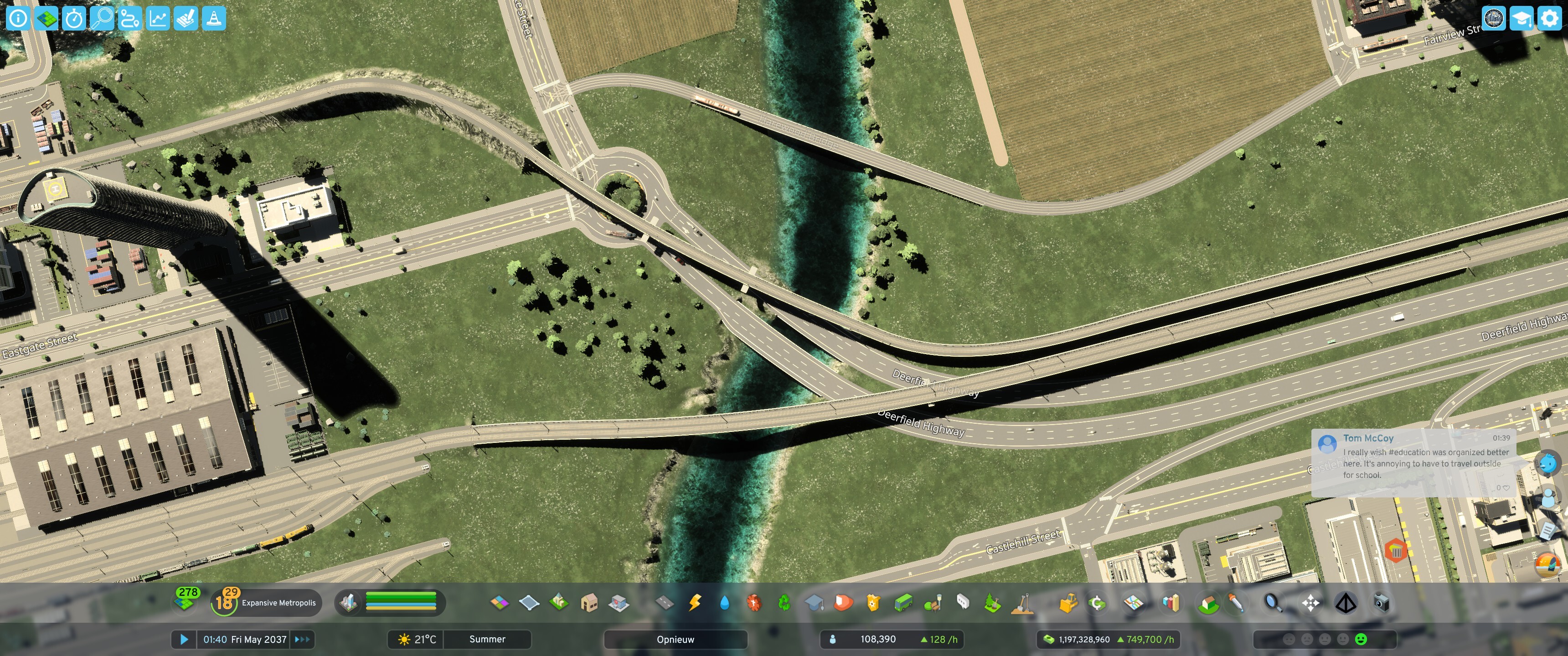Activate the bulldozer tool

coord(1068,603)
